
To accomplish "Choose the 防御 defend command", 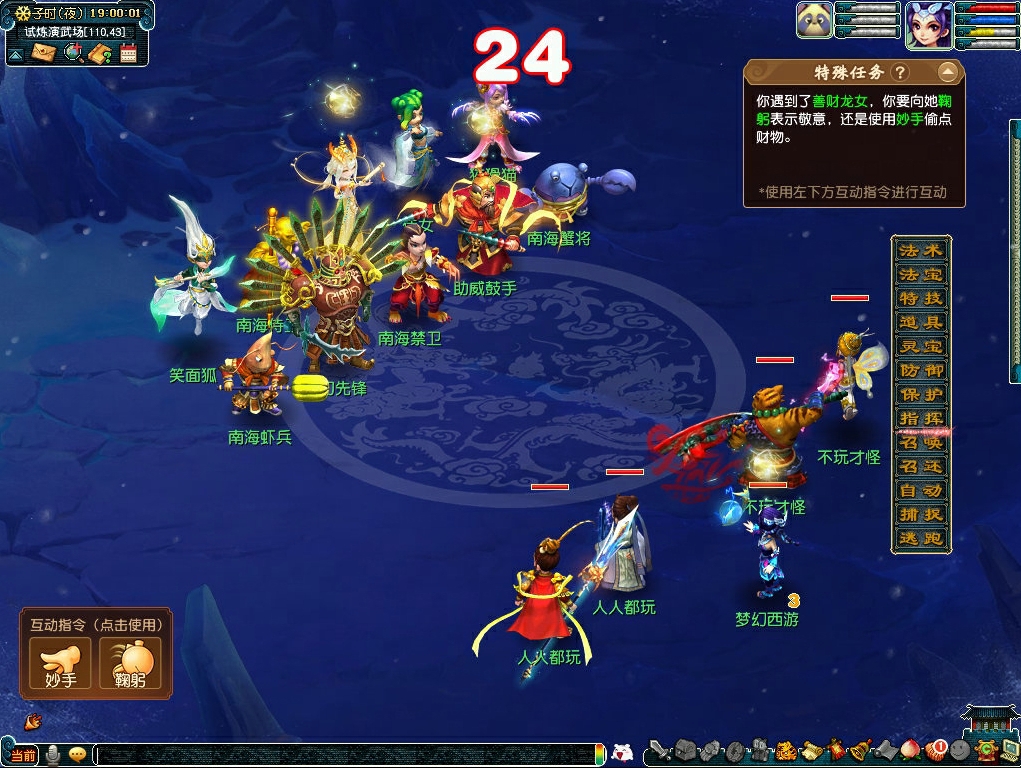I will pos(920,370).
